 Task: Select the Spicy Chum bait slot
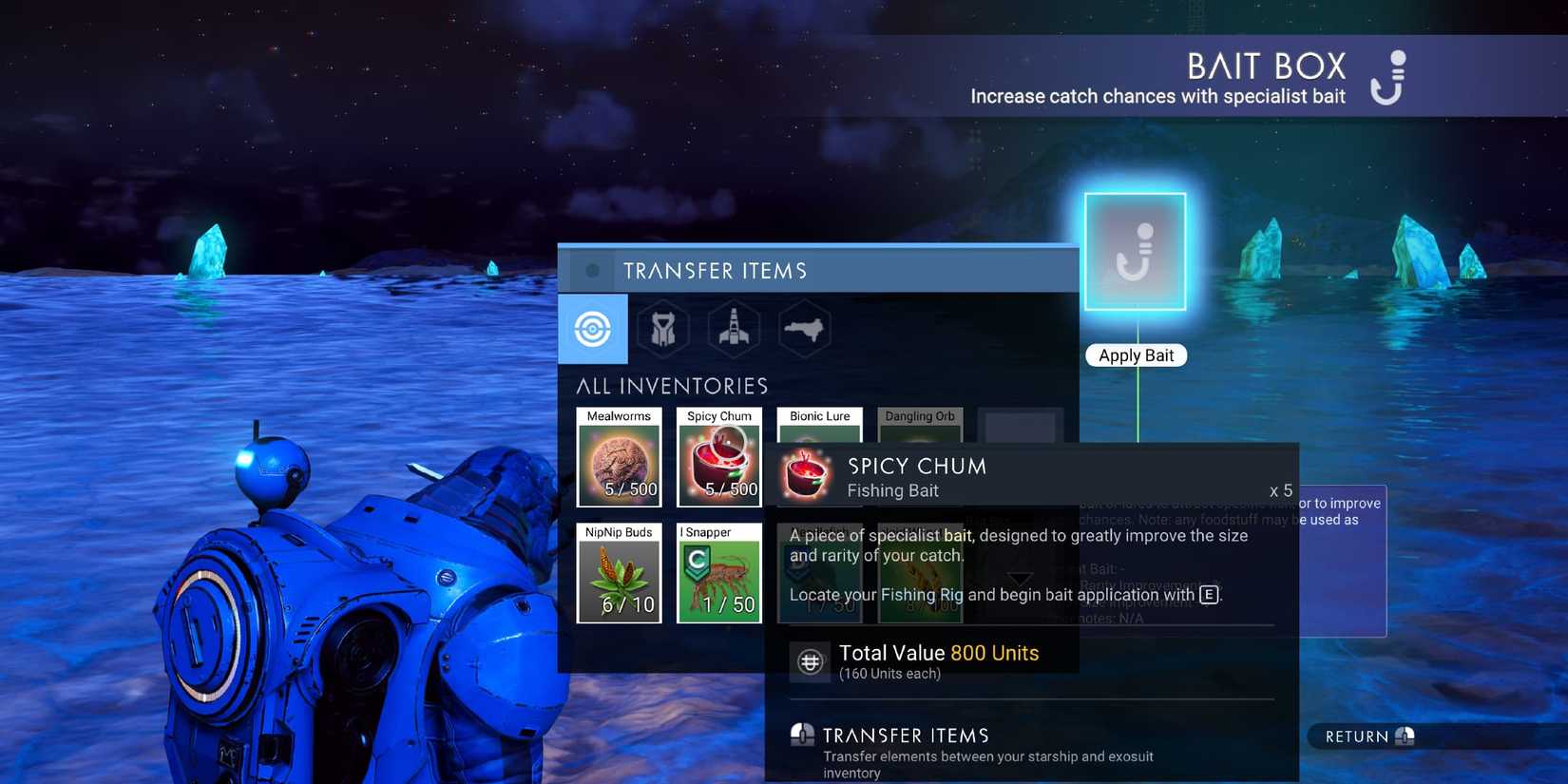pyautogui.click(x=718, y=459)
